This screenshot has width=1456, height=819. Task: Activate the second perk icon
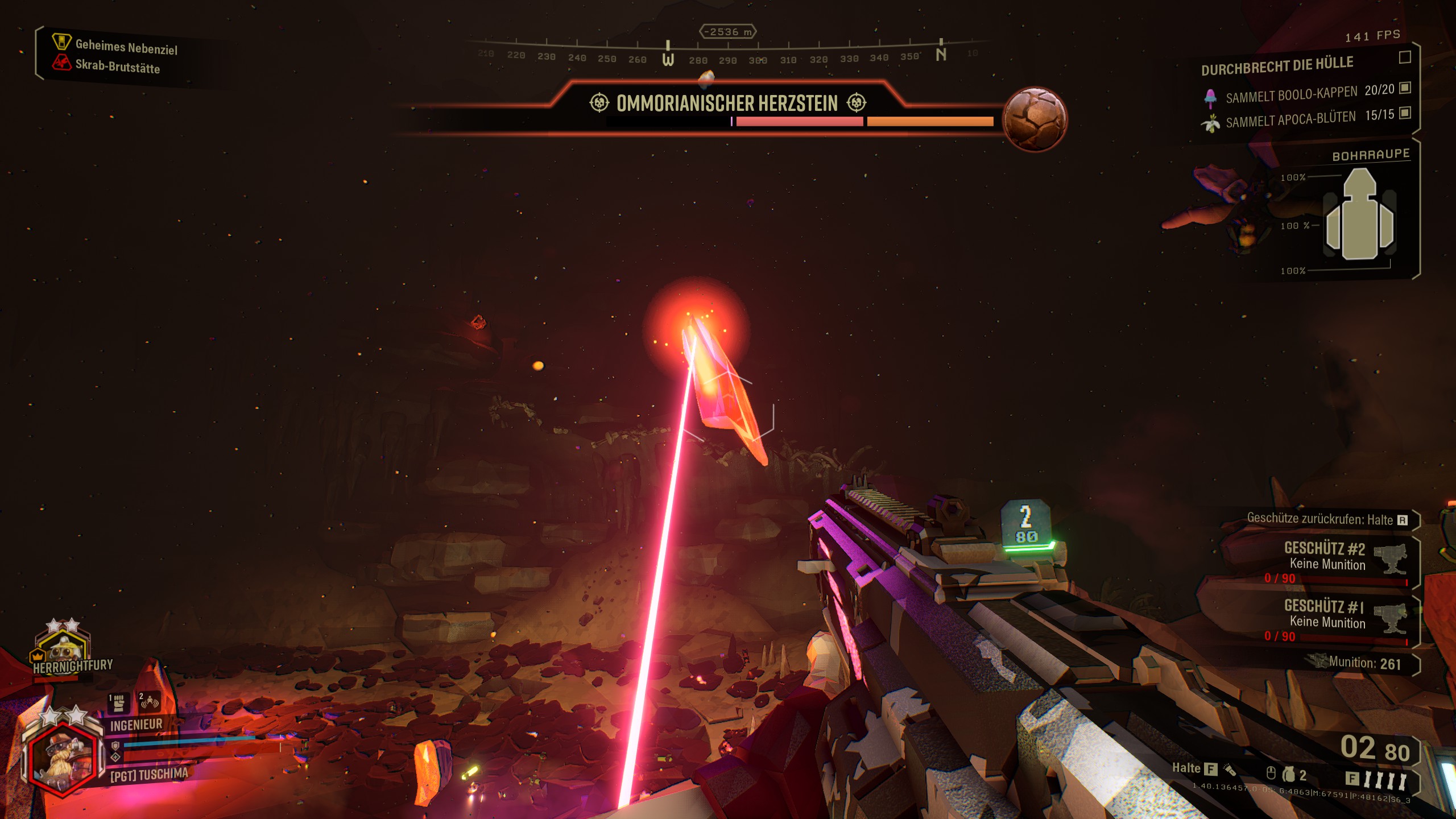click(149, 703)
